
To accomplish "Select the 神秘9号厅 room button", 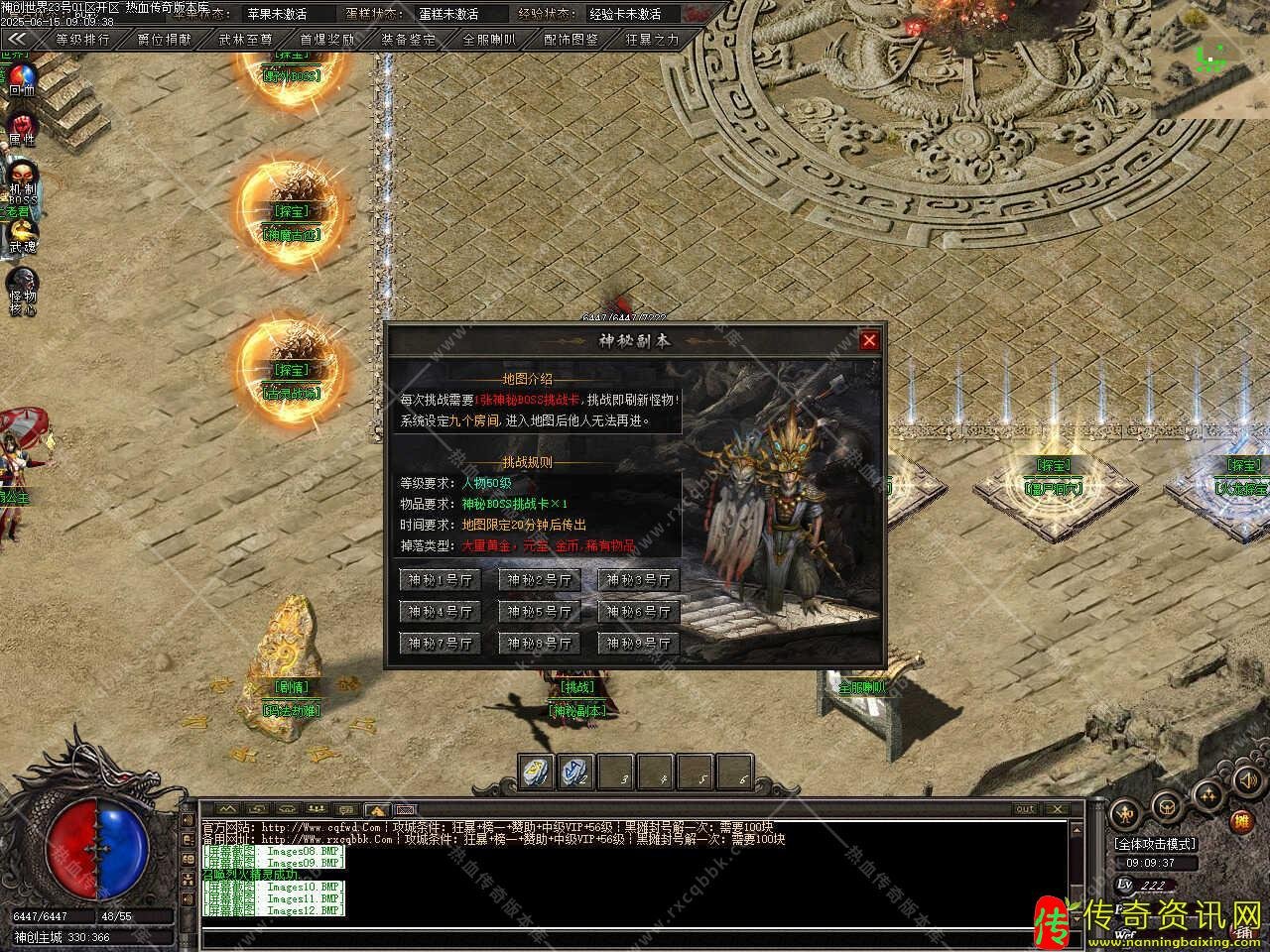I will click(x=639, y=644).
